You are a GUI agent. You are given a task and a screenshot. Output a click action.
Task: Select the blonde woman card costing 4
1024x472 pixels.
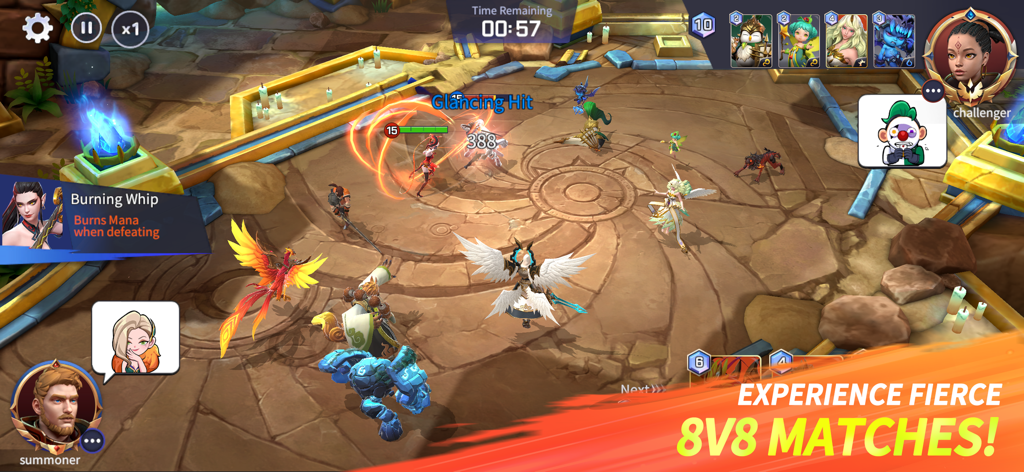[x=846, y=41]
